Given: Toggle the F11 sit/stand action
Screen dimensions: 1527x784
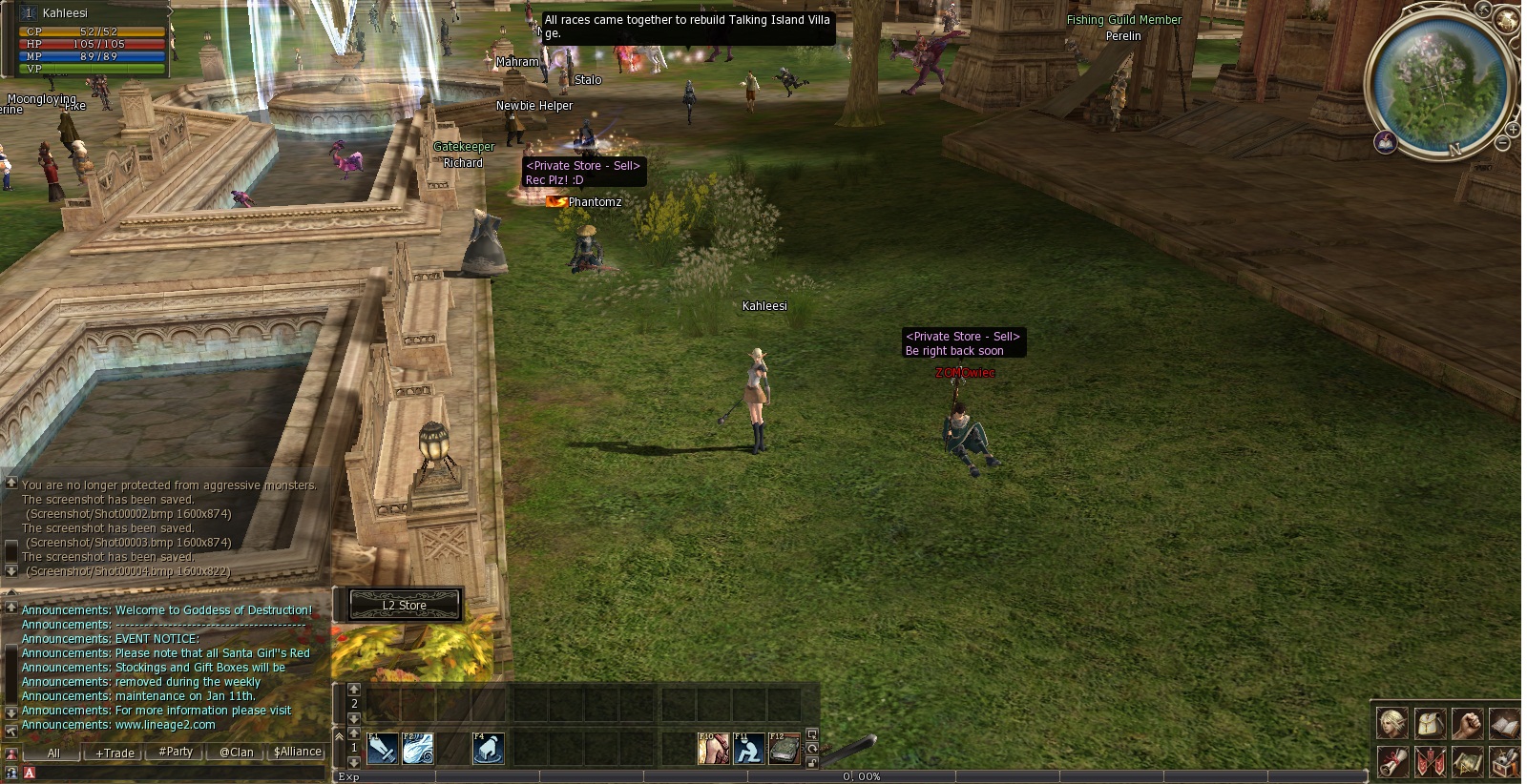Looking at the screenshot, I should [x=748, y=749].
